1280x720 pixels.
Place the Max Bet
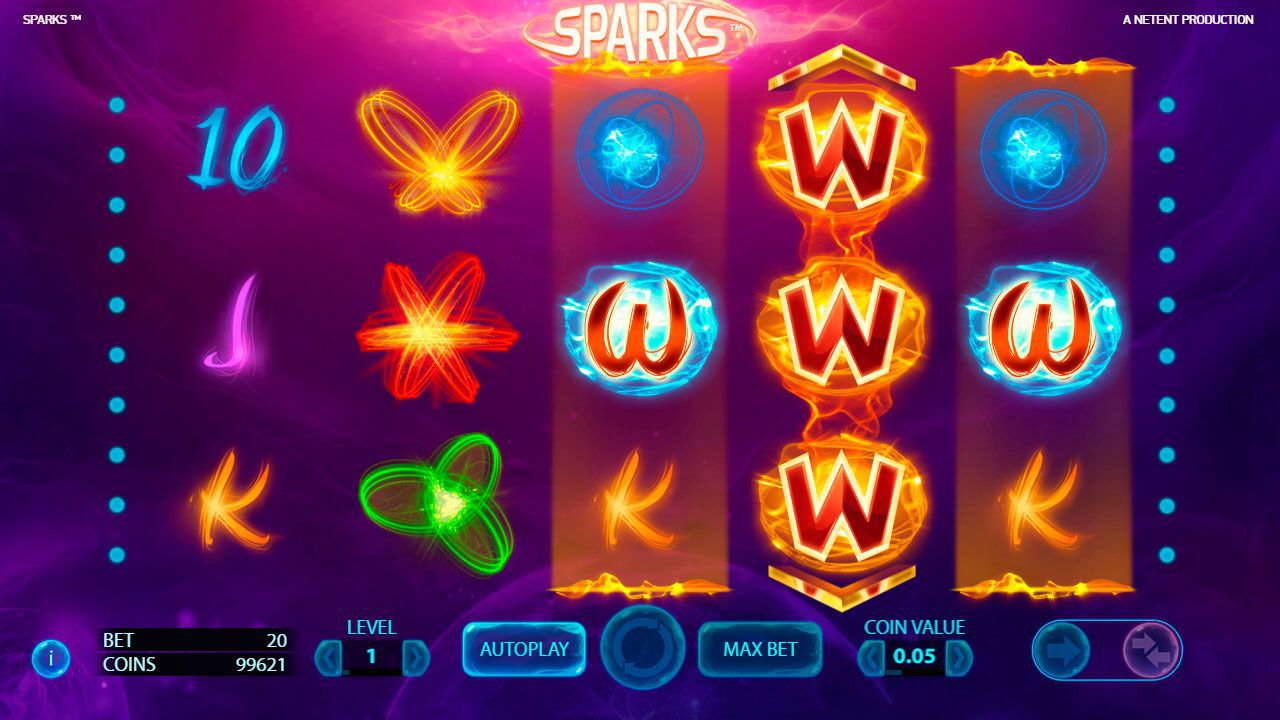[x=760, y=649]
